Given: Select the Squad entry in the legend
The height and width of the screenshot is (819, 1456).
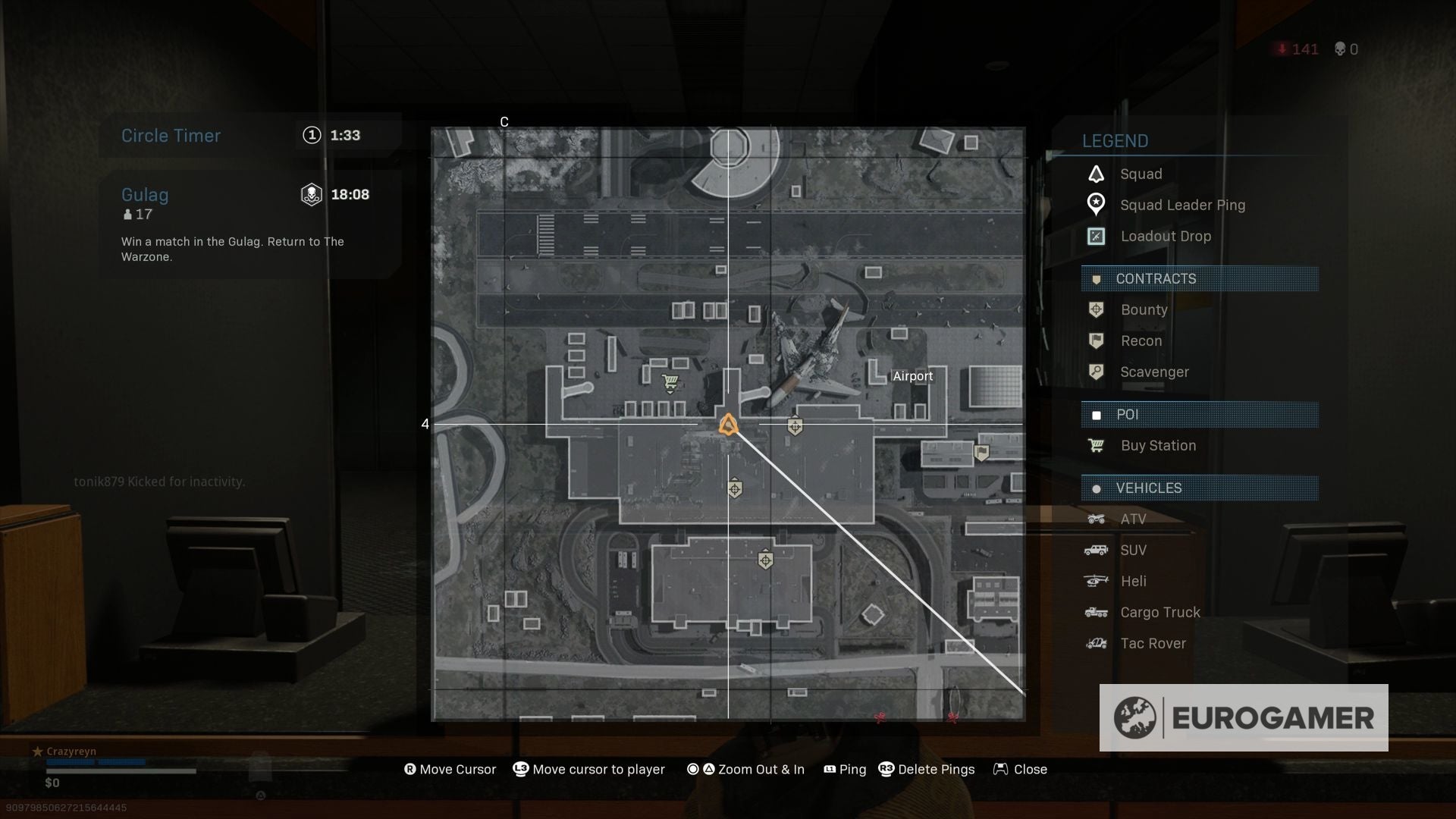Looking at the screenshot, I should (1141, 174).
